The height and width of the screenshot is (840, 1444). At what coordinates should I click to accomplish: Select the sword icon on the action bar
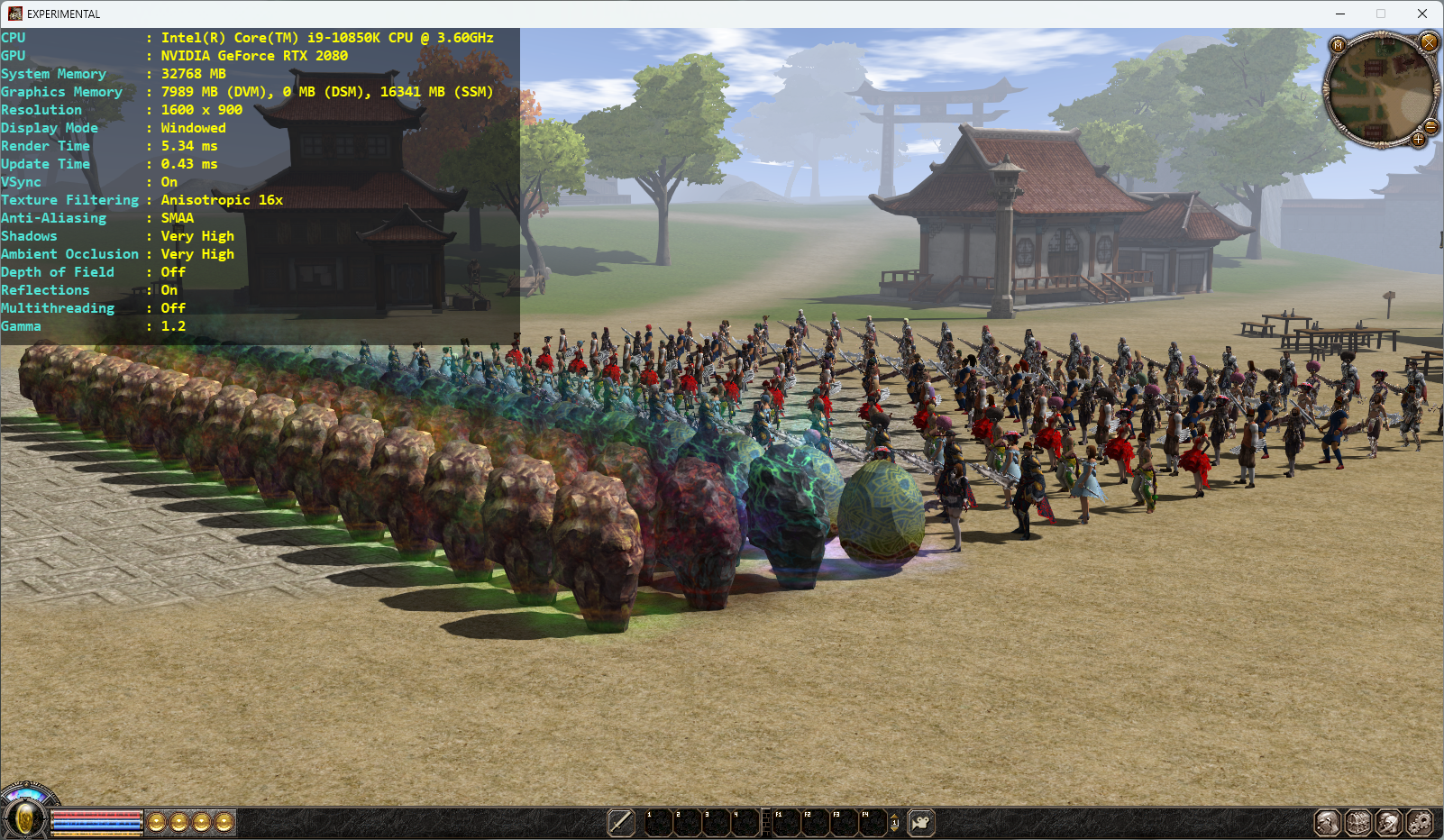620,822
